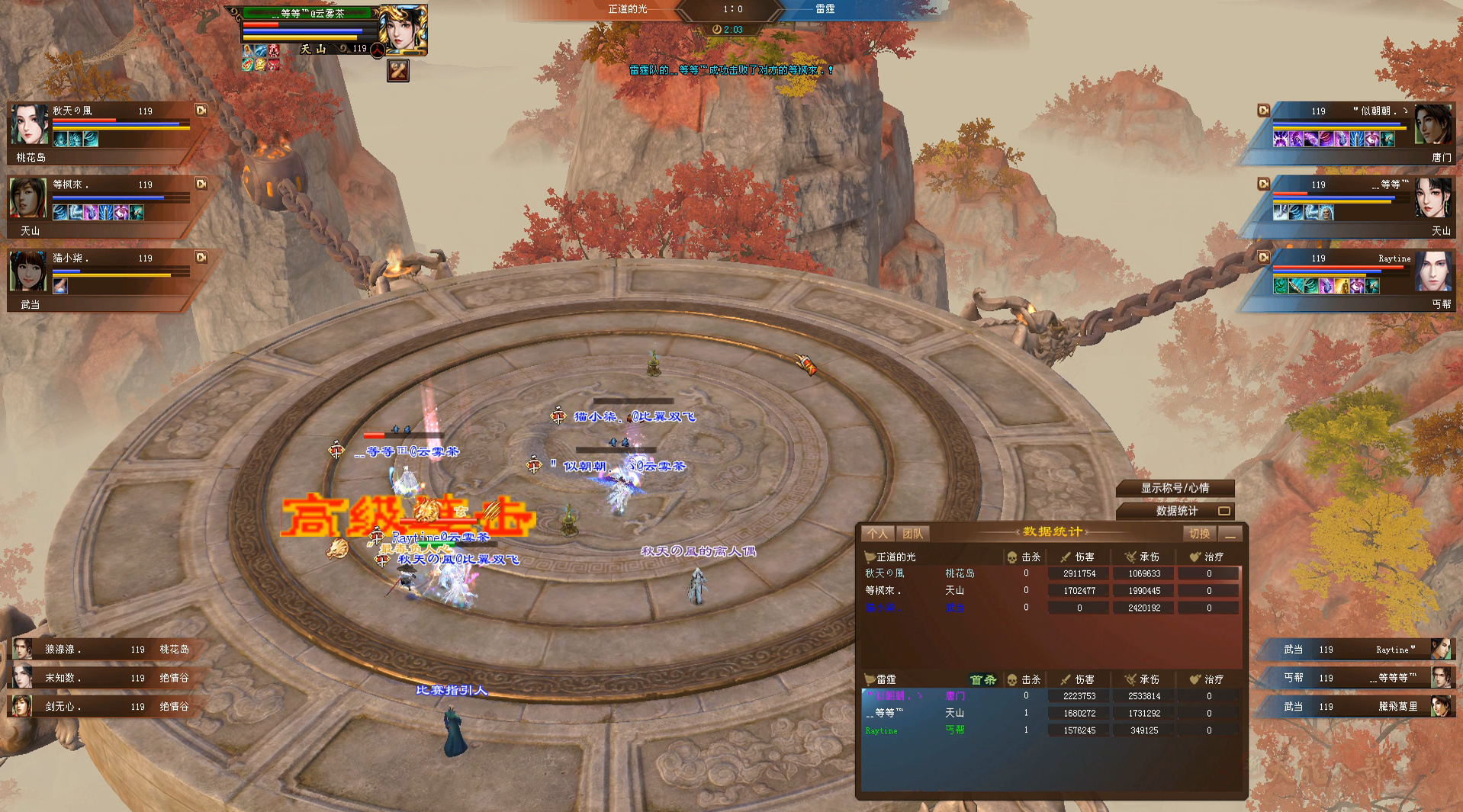Click the spectated player's portrait
The height and width of the screenshot is (812, 1463).
tap(403, 29)
